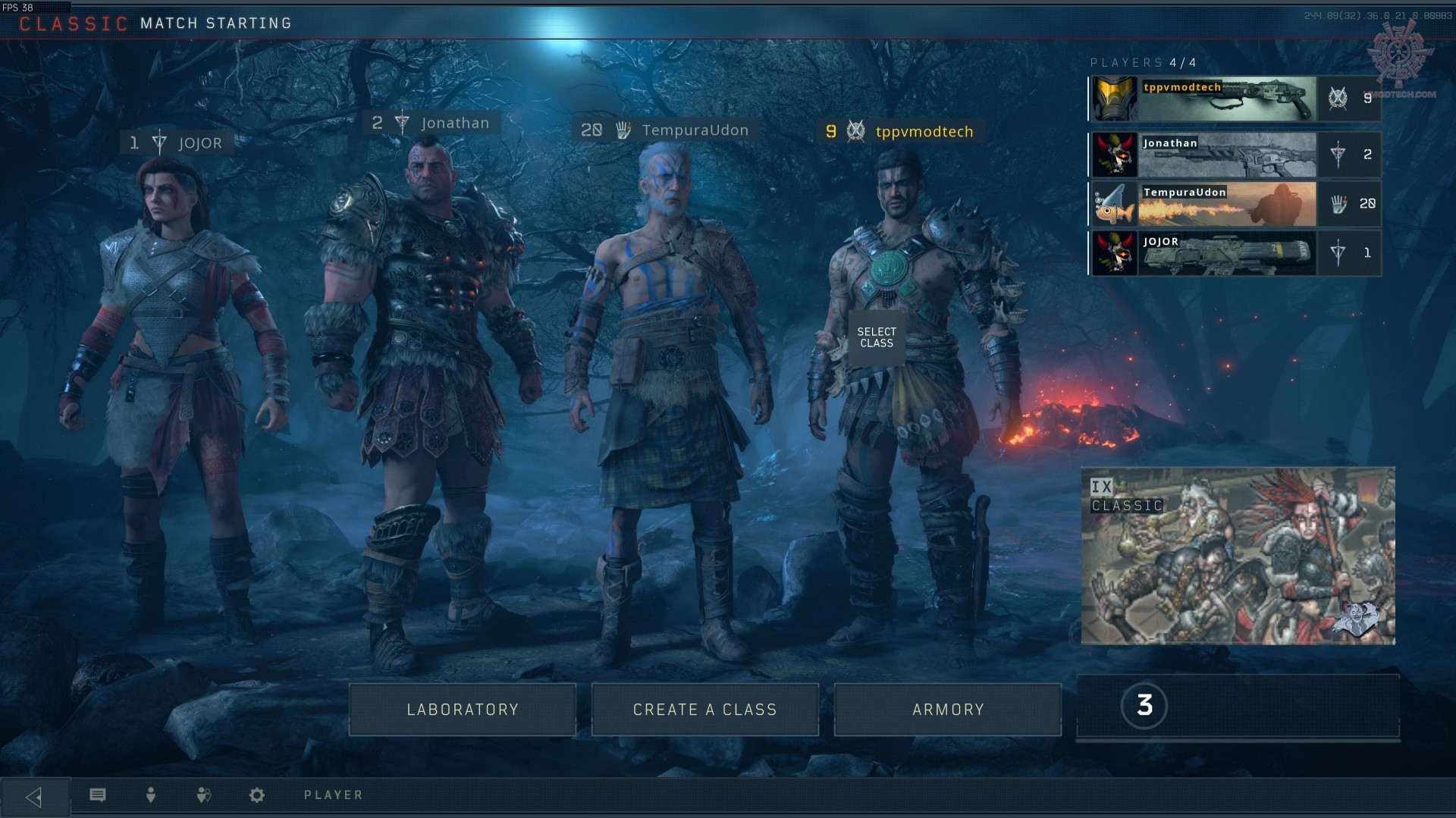
Task: Click the Select Class prompt
Action: [877, 337]
